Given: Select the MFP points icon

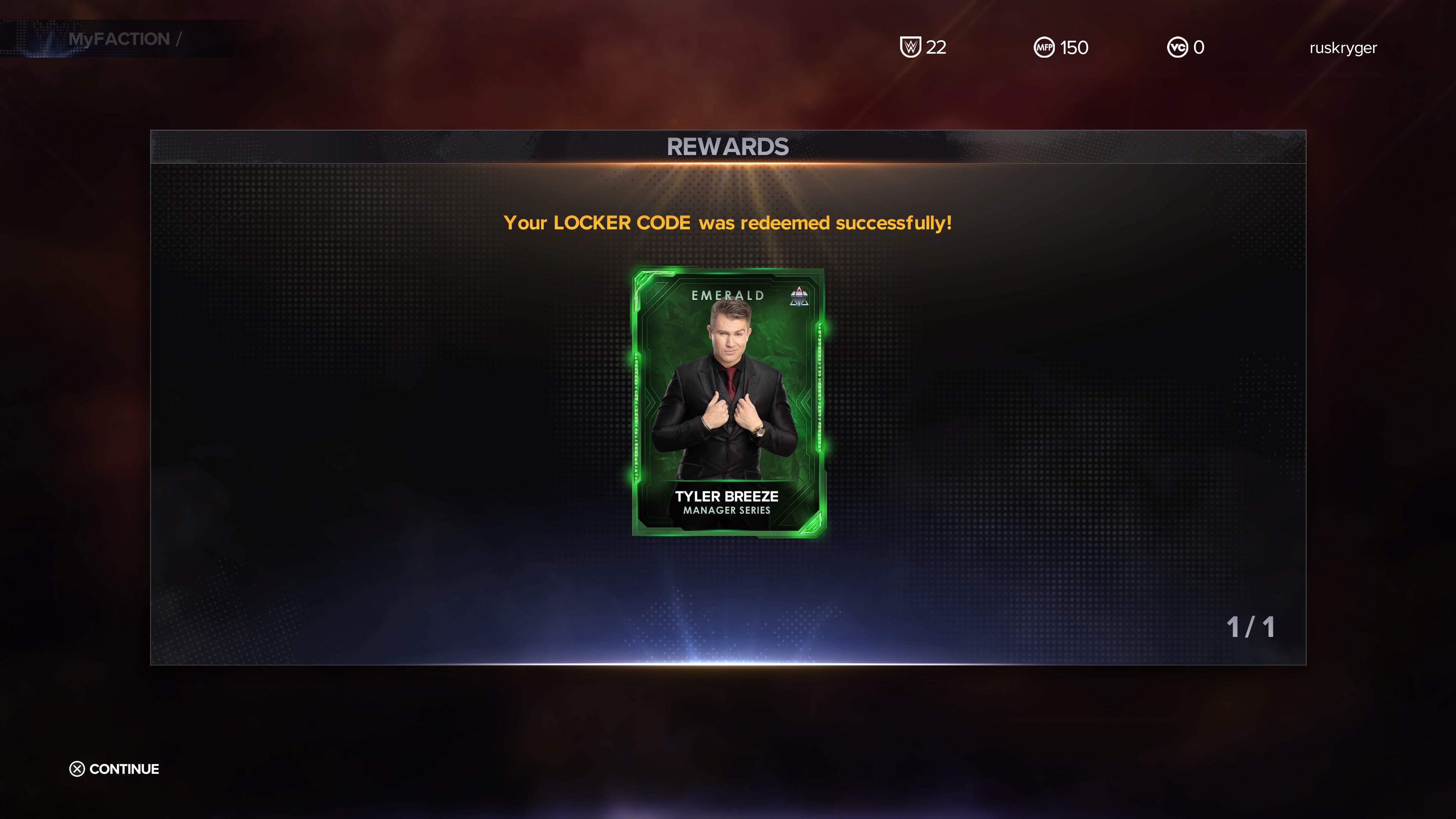Looking at the screenshot, I should tap(1044, 47).
